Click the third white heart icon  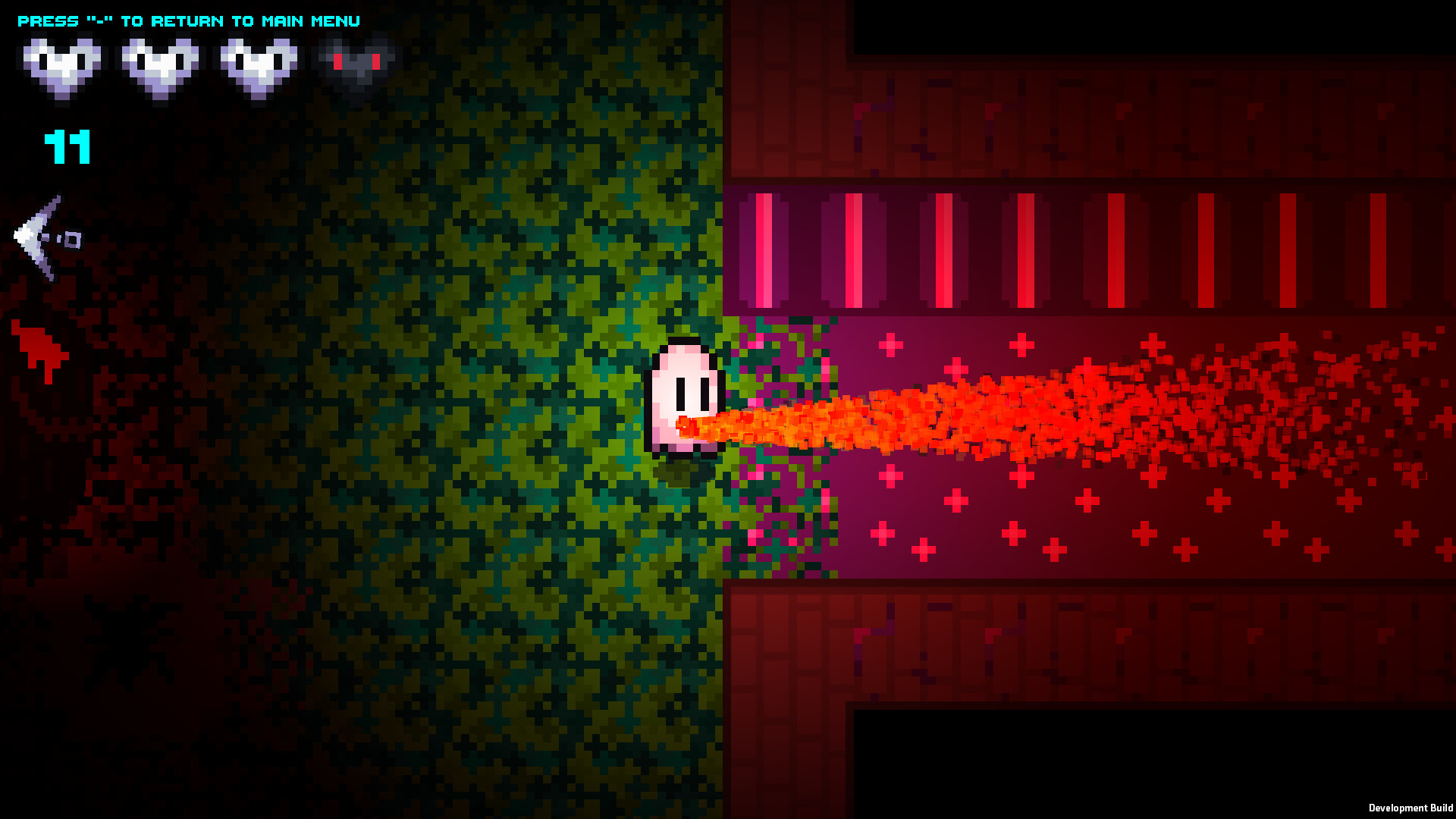pyautogui.click(x=258, y=64)
